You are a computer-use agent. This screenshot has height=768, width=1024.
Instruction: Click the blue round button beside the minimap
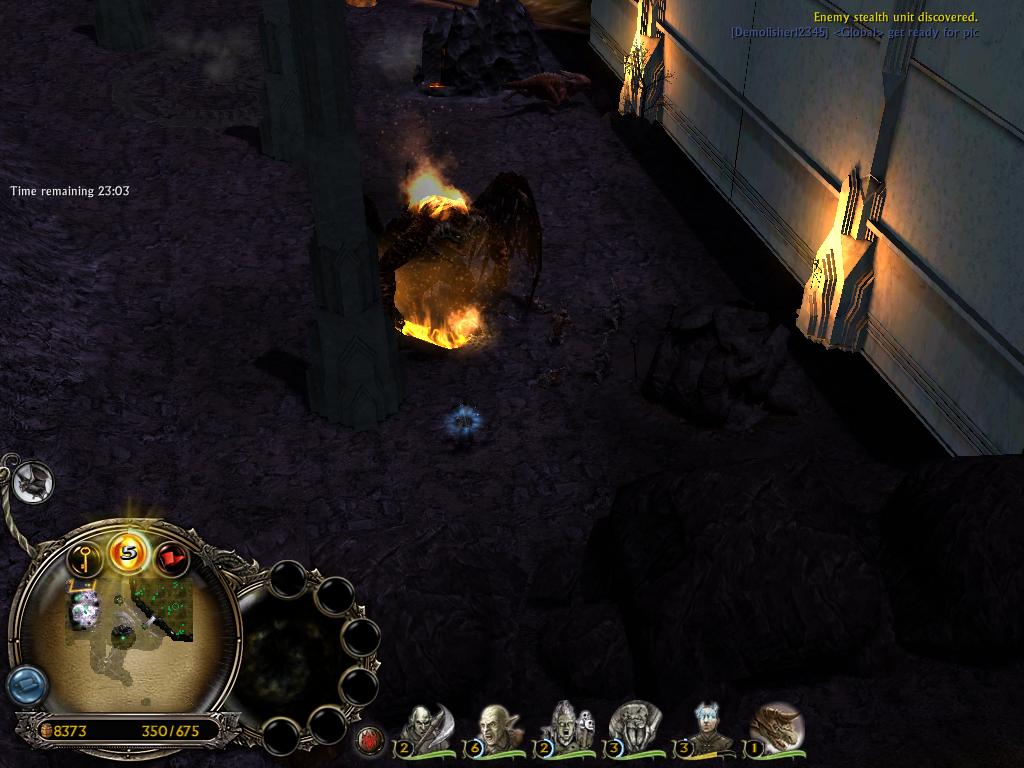26,686
